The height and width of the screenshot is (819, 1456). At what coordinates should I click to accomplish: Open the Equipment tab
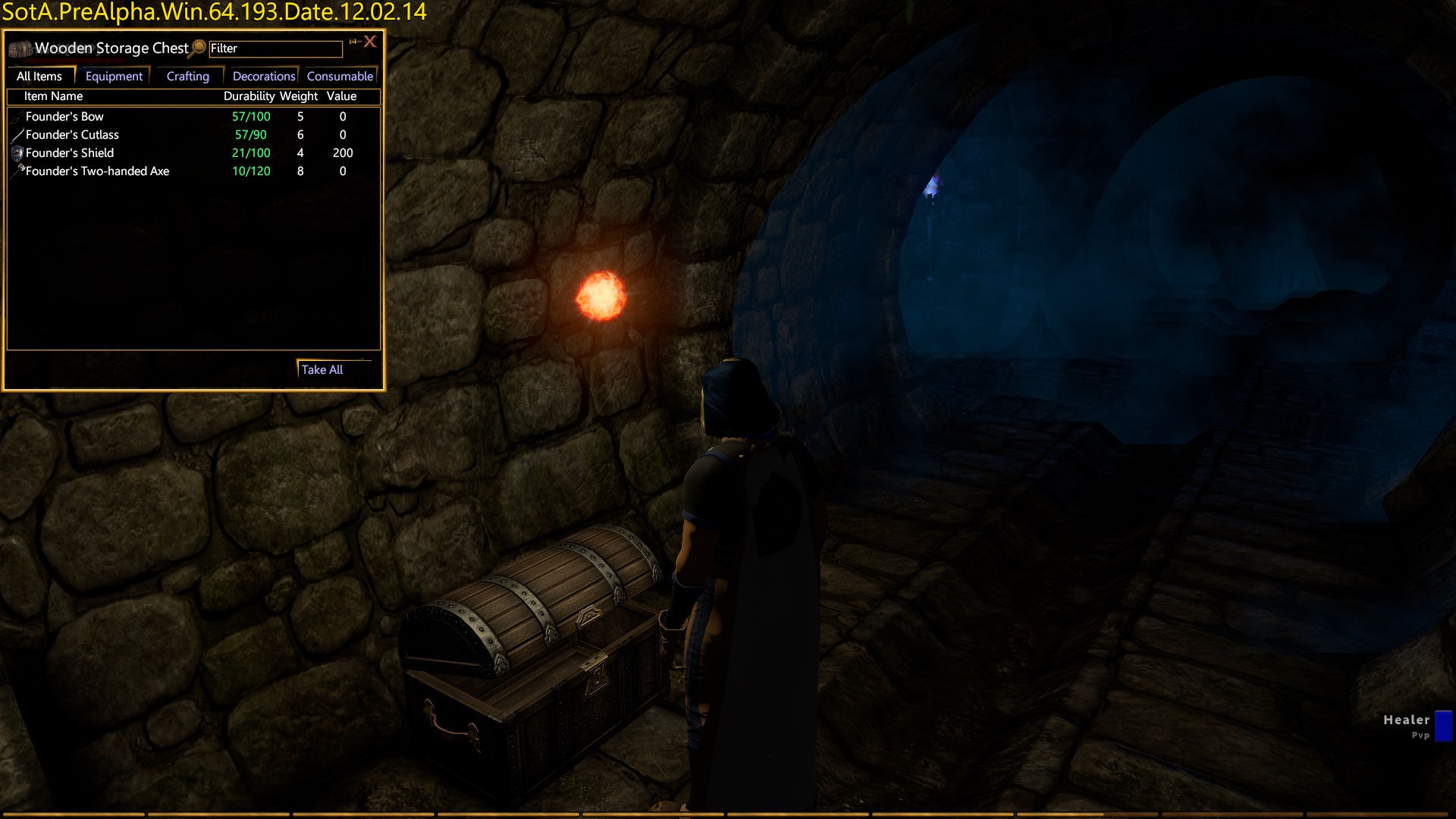tap(114, 76)
